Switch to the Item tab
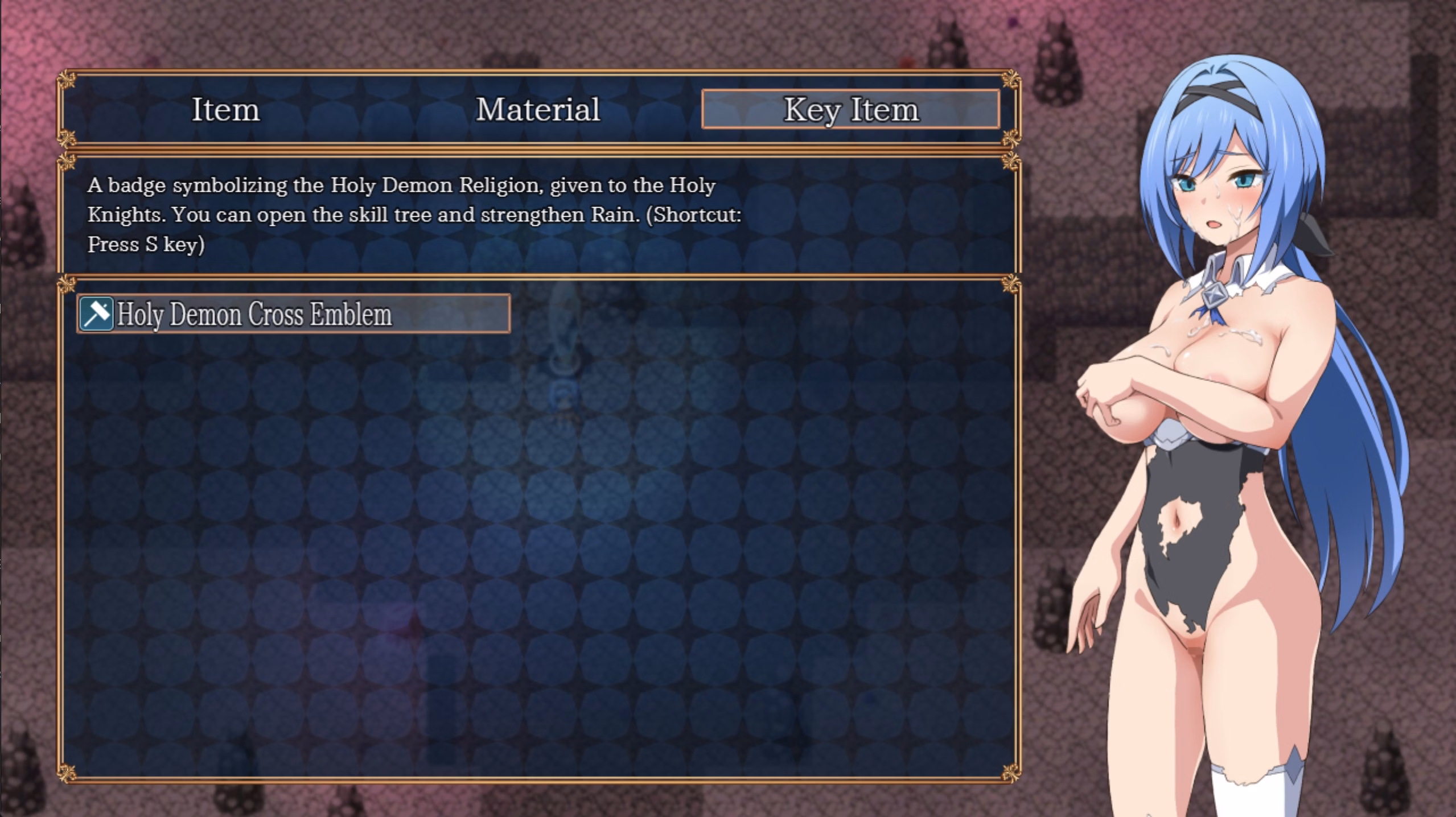The width and height of the screenshot is (1456, 817). (226, 110)
